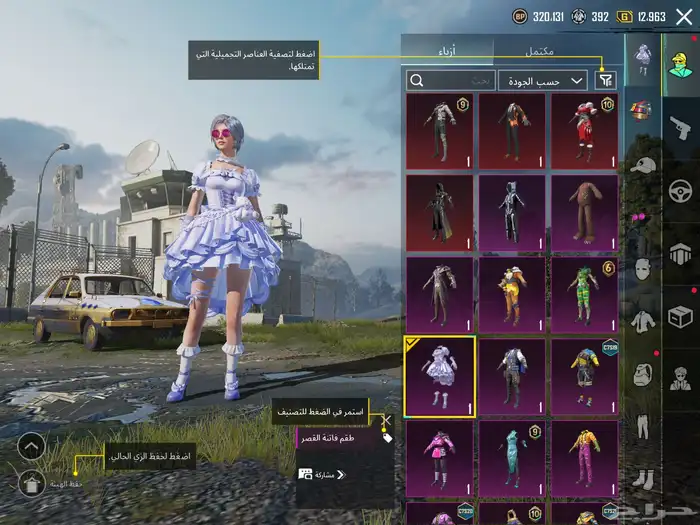This screenshot has height=525, width=700.
Task: Open the steering wheel vehicle category
Action: coord(680,190)
